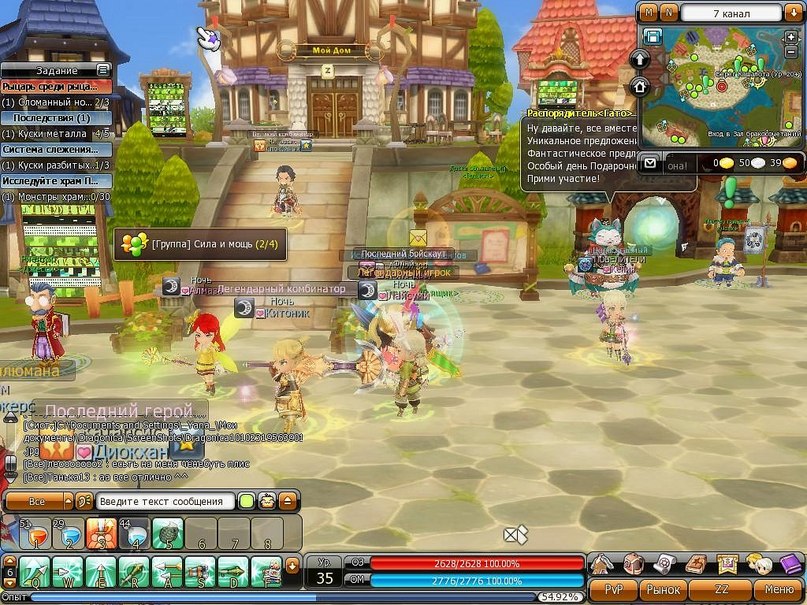Click the N button above minimap
This screenshot has width=807, height=605.
669,12
